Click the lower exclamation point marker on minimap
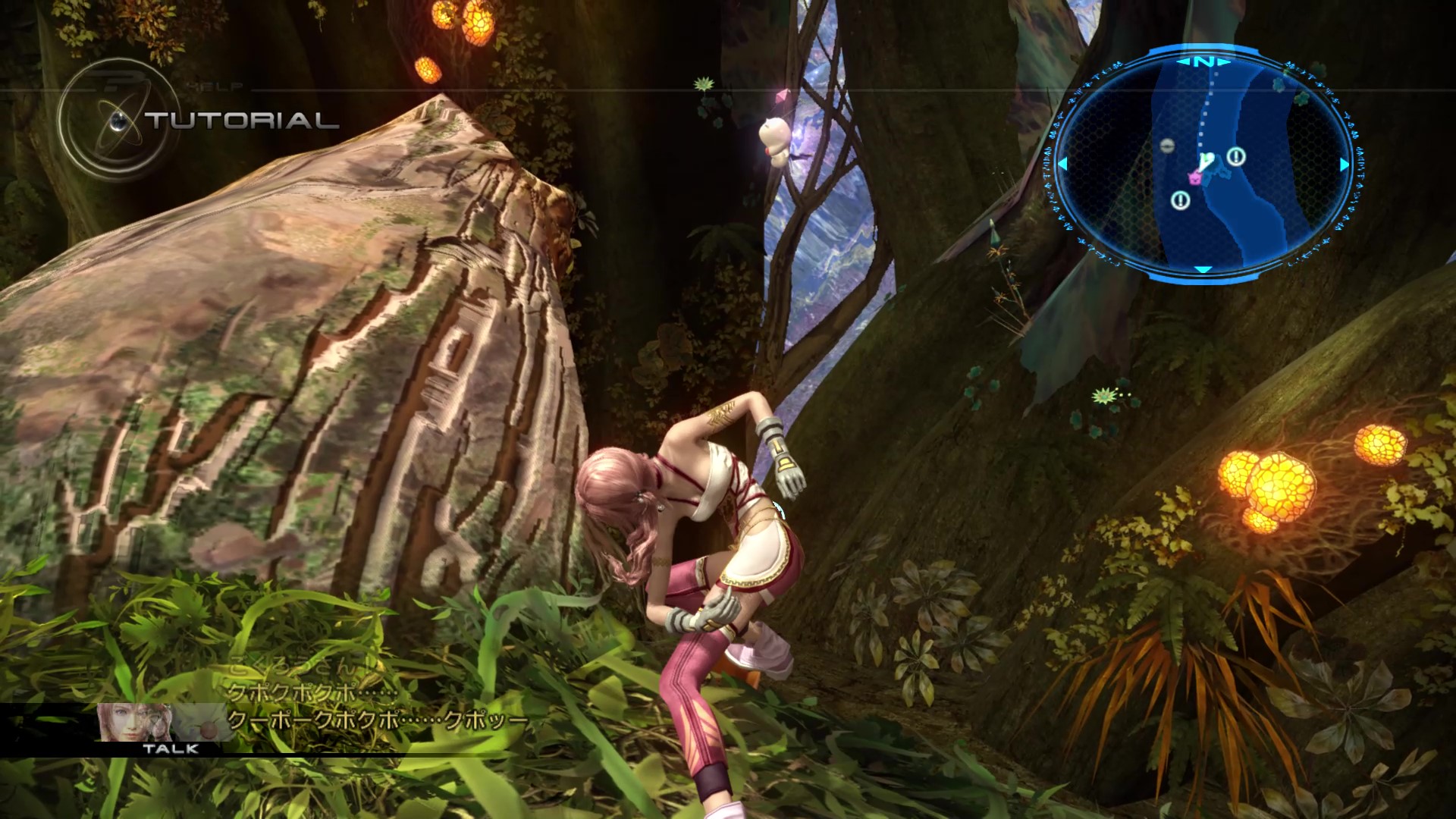Image resolution: width=1456 pixels, height=819 pixels. (1180, 201)
